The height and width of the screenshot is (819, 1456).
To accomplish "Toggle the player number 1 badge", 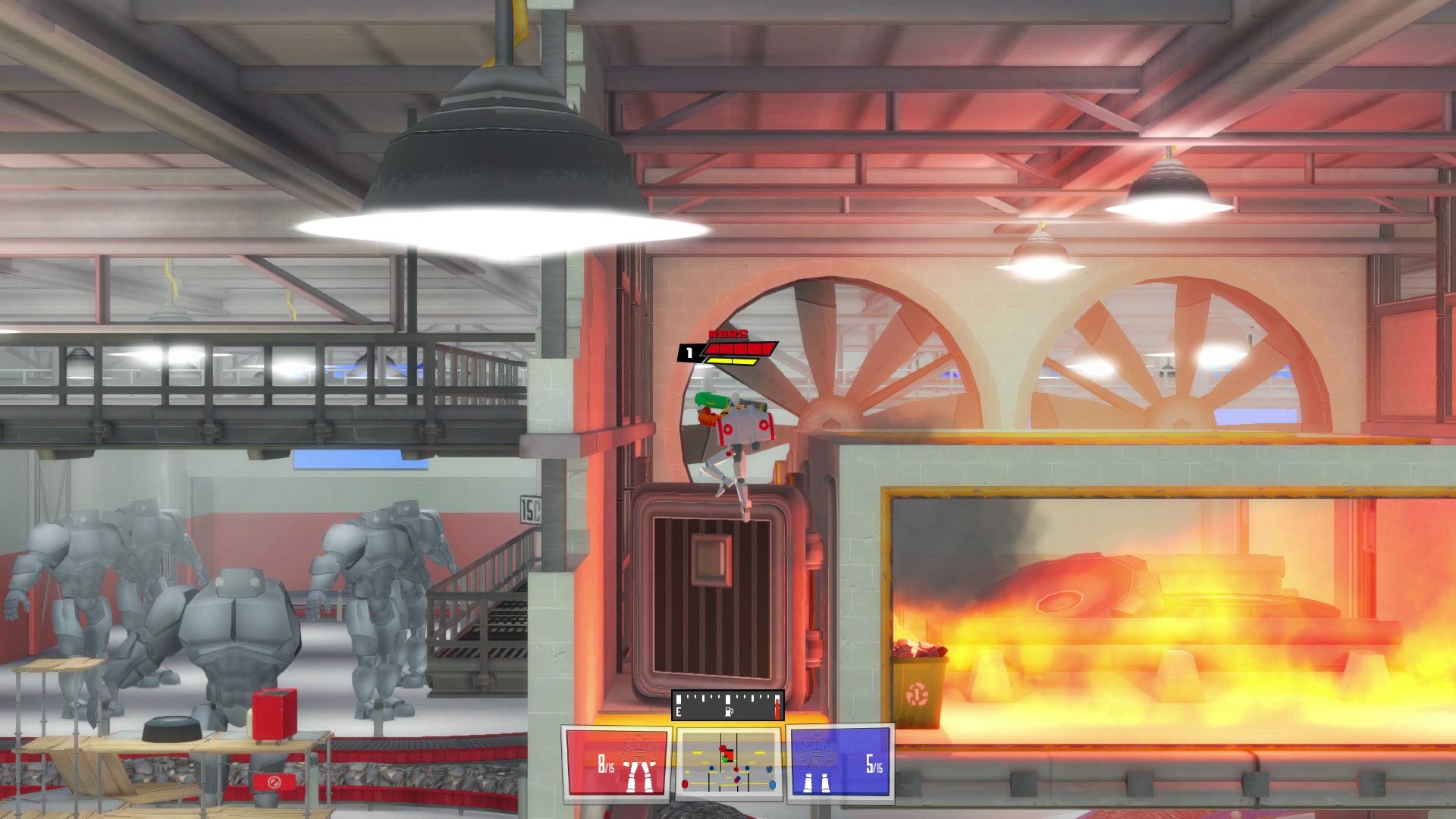I will point(689,352).
